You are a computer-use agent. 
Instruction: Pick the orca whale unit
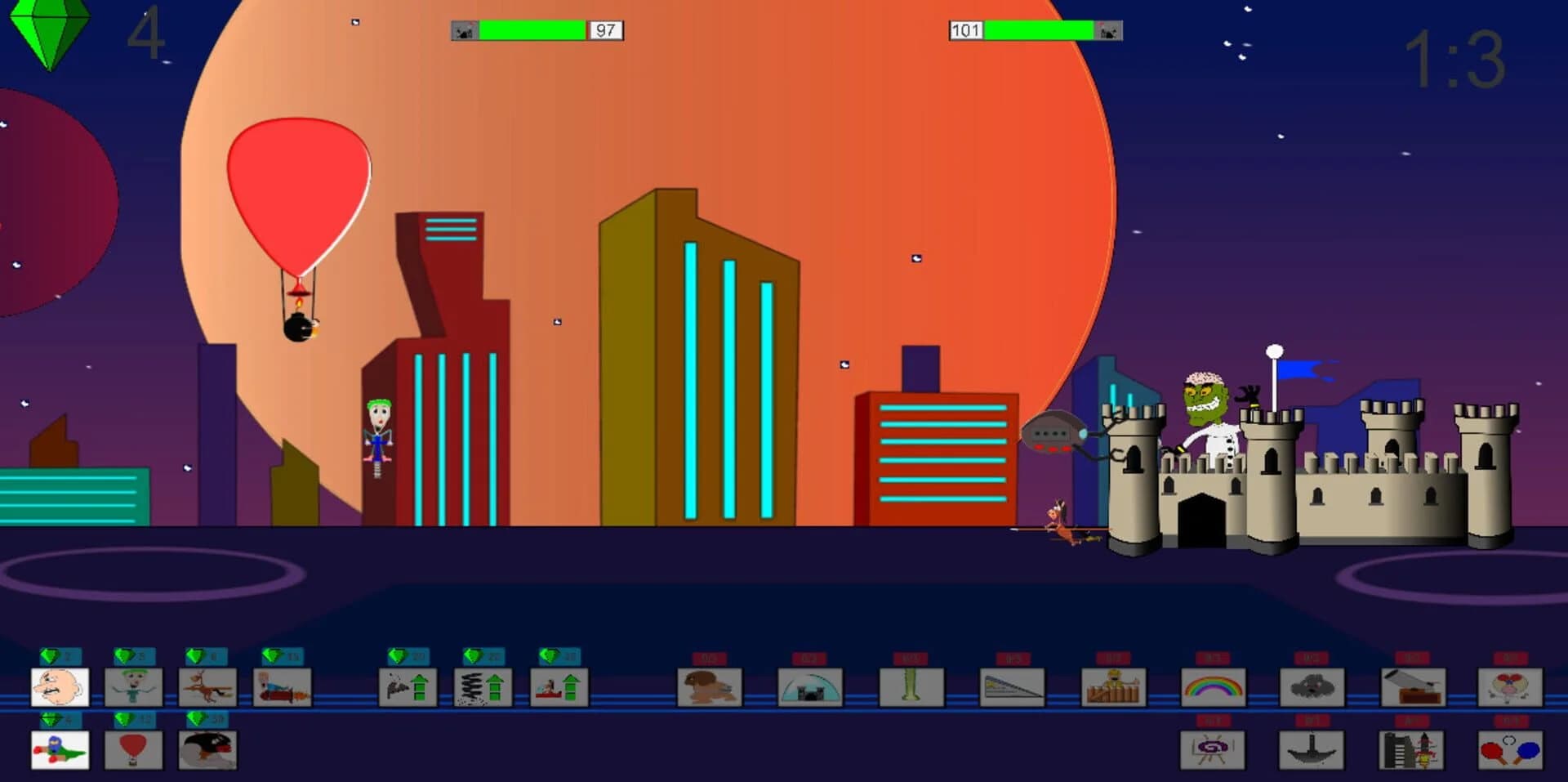click(207, 749)
